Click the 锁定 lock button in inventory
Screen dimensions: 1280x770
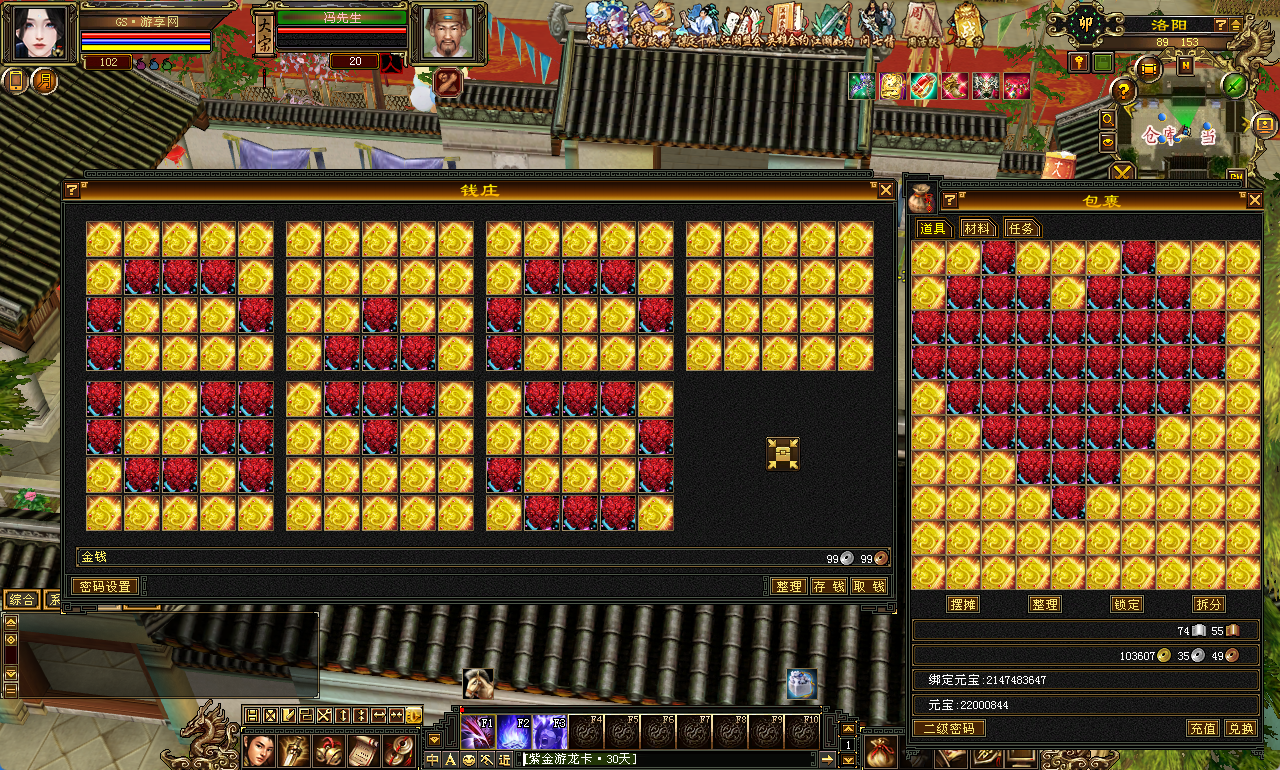[x=1126, y=604]
